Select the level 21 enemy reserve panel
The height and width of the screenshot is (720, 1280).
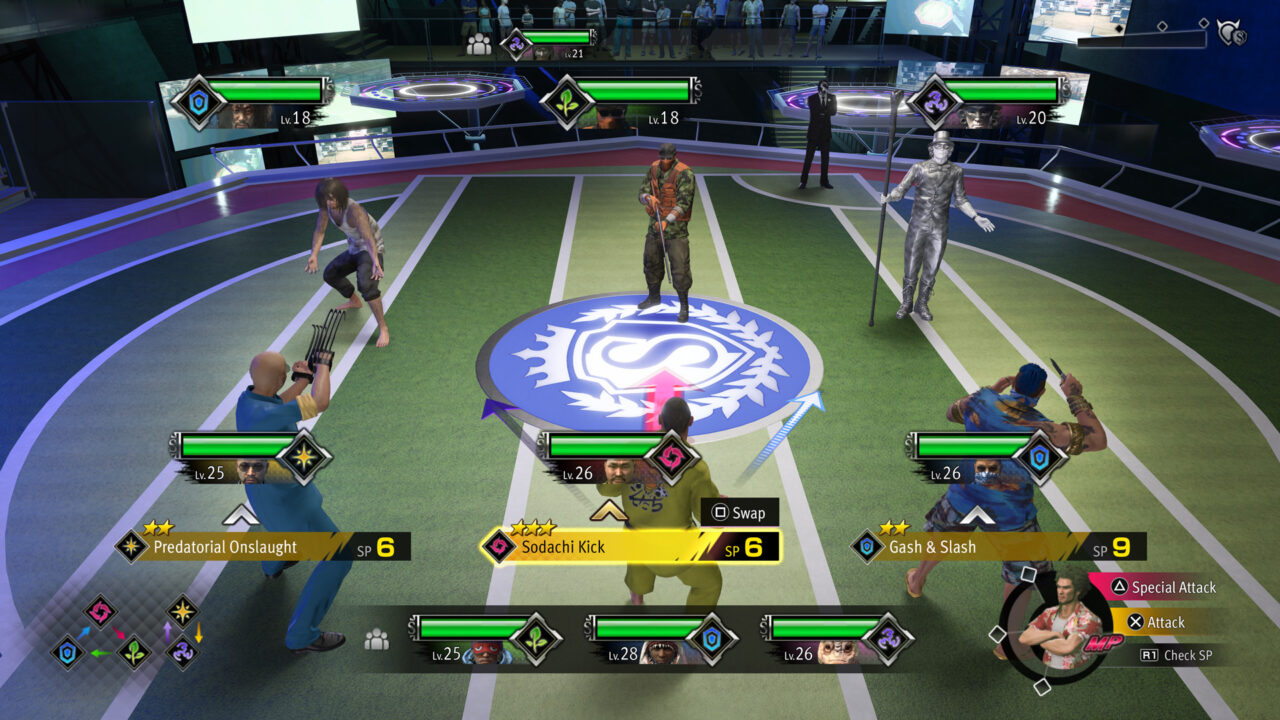(548, 43)
